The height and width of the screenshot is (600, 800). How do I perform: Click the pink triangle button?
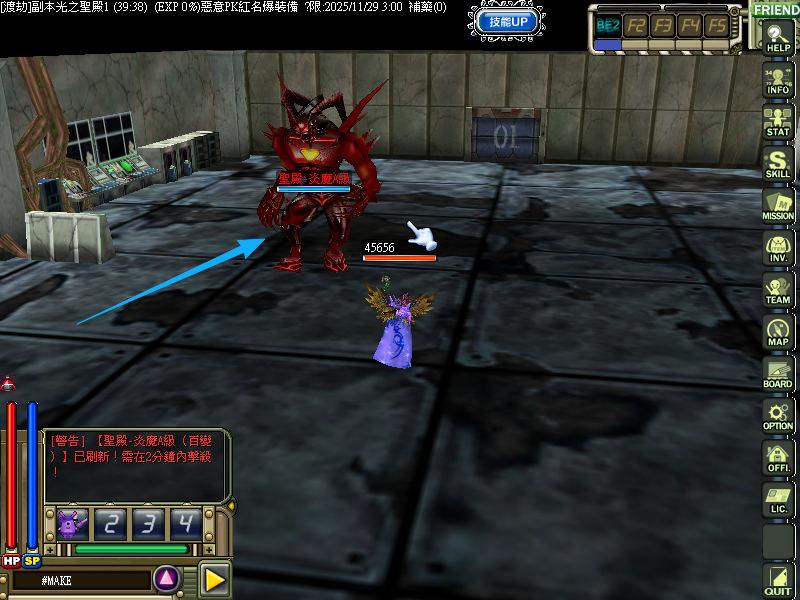pyautogui.click(x=166, y=578)
